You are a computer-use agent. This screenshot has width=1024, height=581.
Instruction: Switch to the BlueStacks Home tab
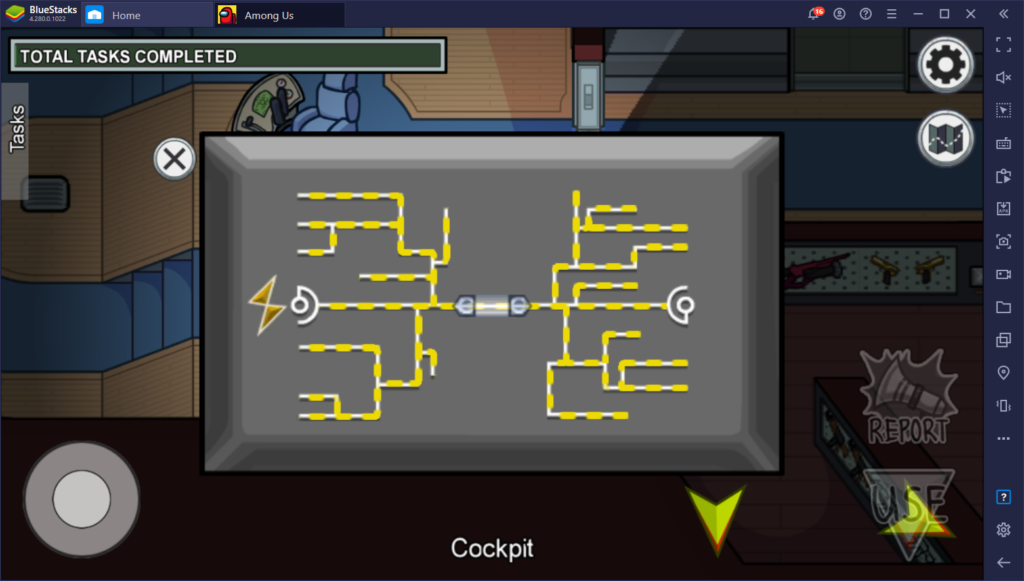(x=124, y=15)
